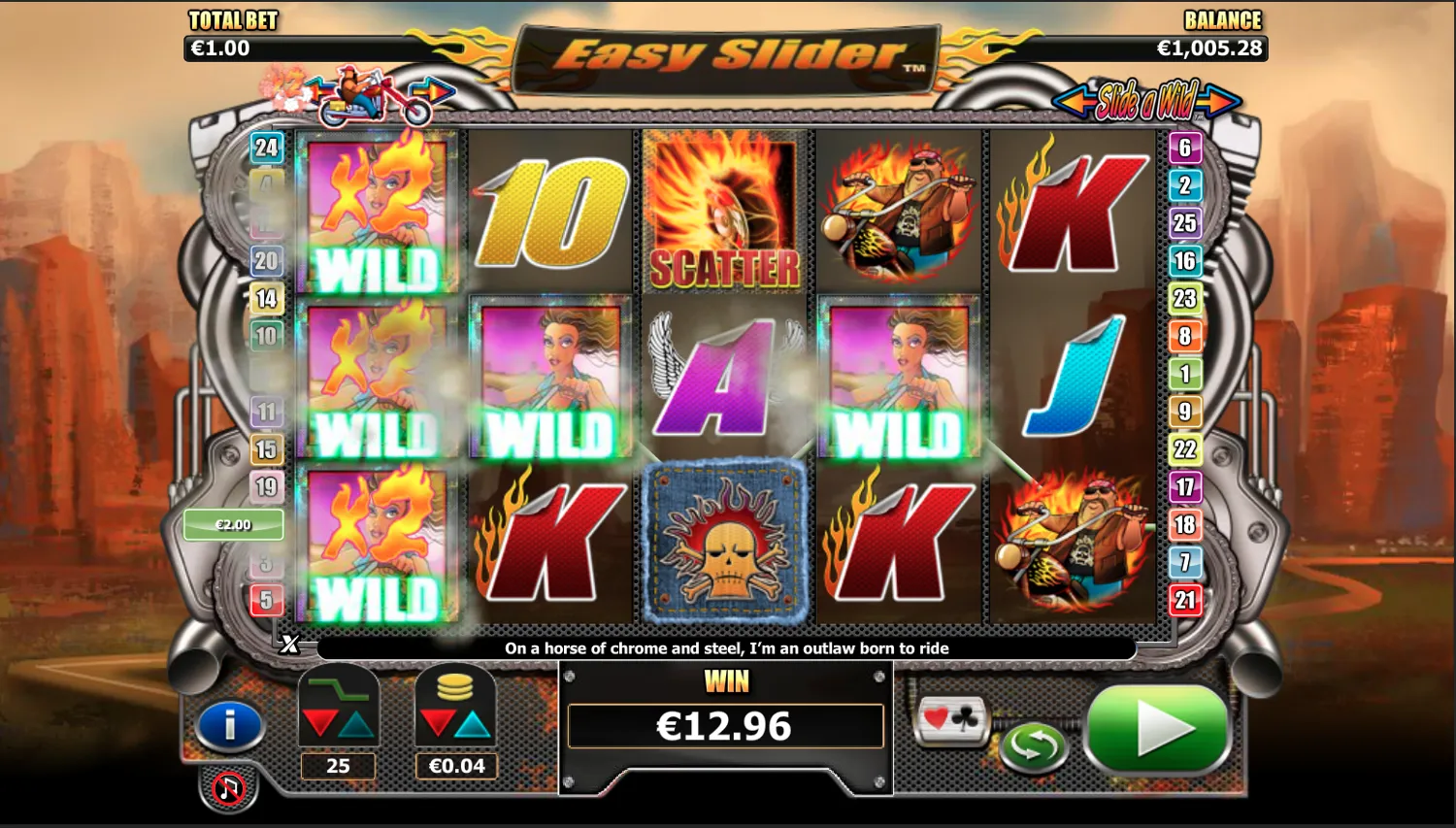Click the flaming SCATTER symbol on reel three
The image size is (1456, 828).
click(x=723, y=209)
